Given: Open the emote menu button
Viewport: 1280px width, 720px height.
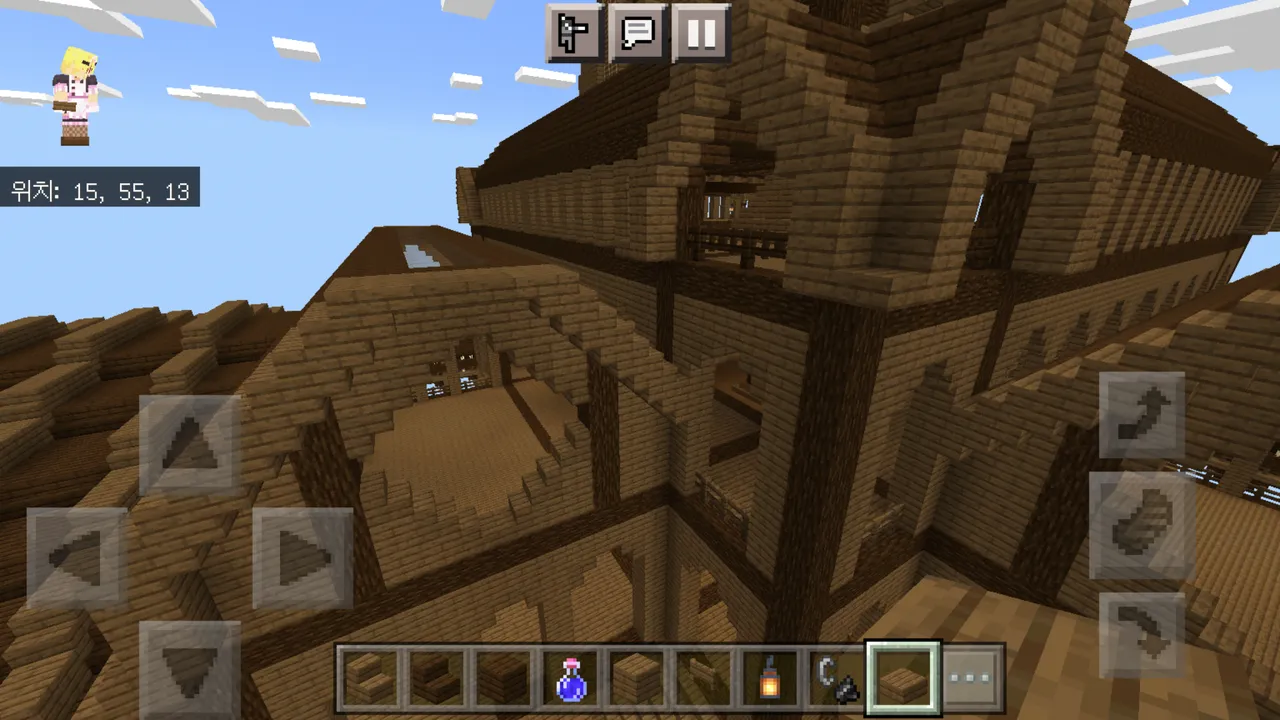Looking at the screenshot, I should (575, 34).
